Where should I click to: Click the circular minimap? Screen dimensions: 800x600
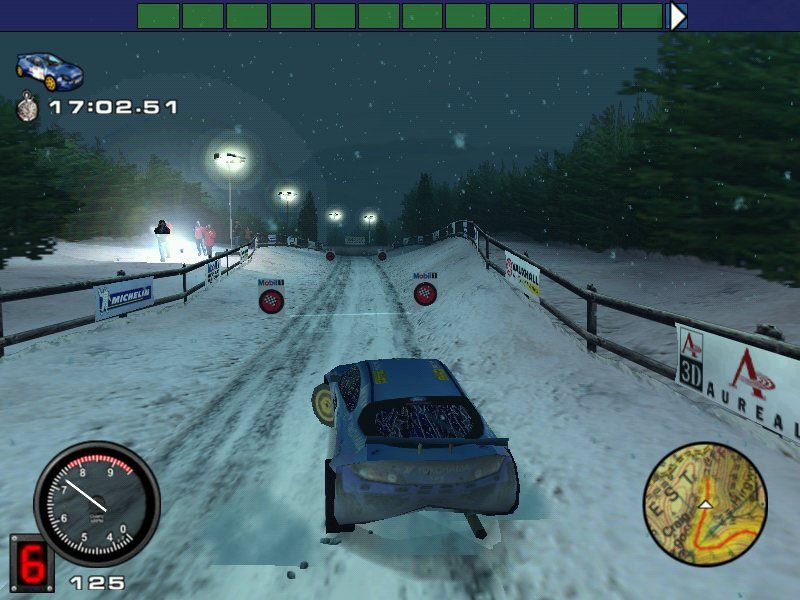click(x=705, y=504)
